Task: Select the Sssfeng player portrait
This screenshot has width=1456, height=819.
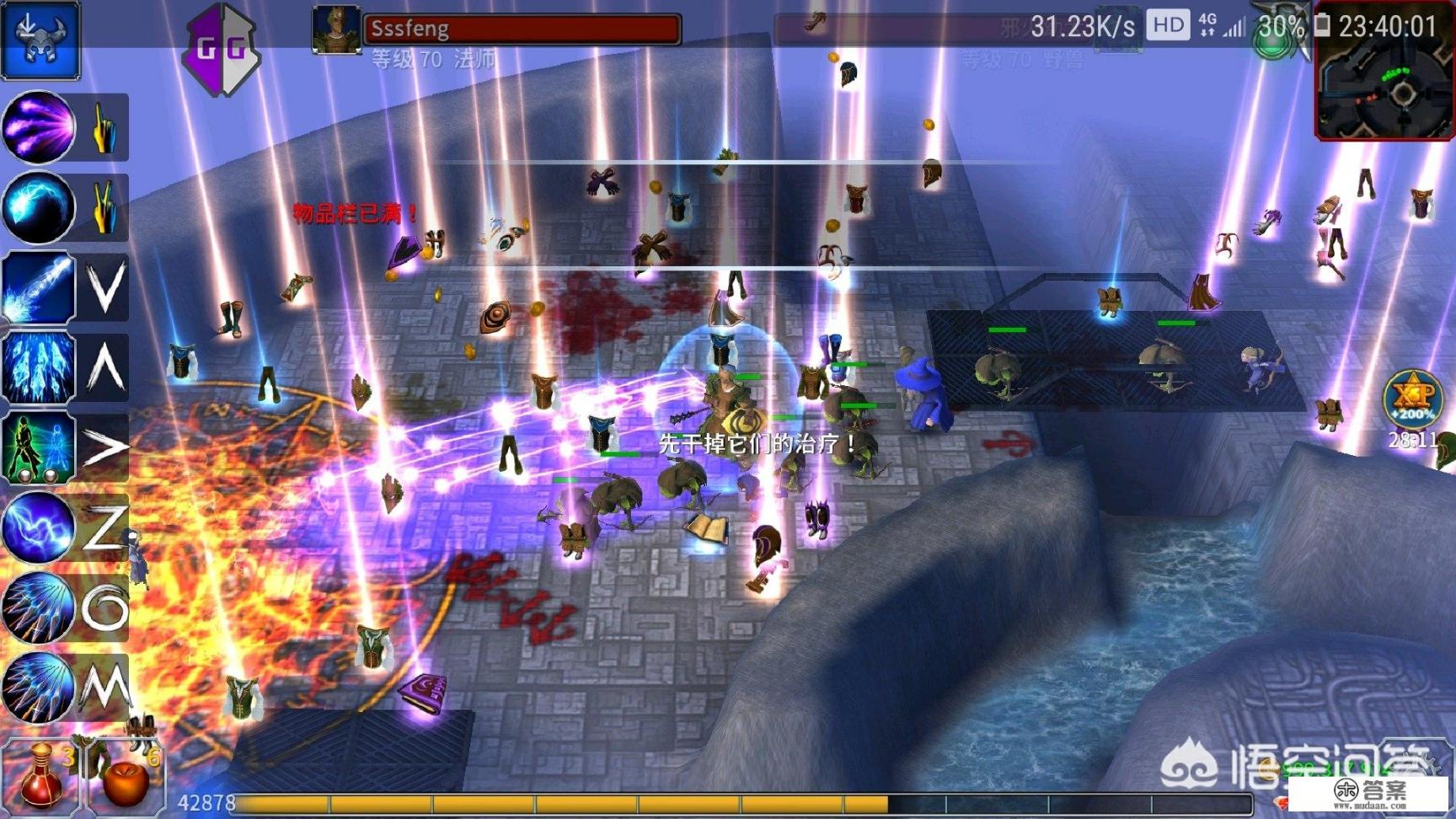Action: point(336,29)
